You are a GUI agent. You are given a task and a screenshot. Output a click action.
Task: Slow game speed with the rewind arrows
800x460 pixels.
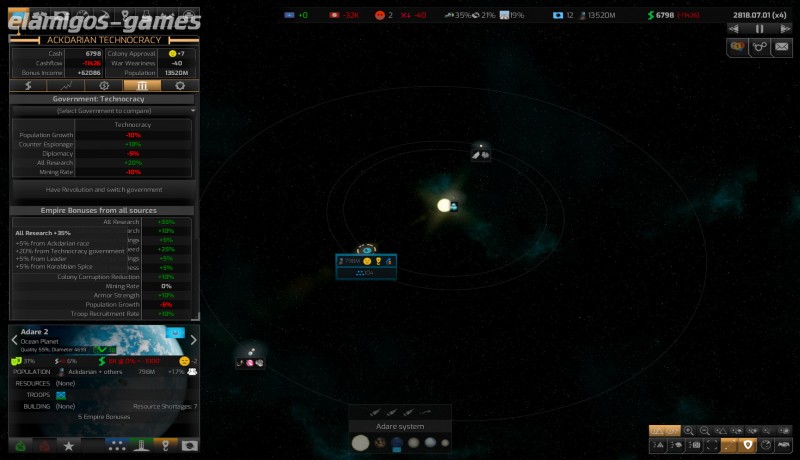pos(735,29)
